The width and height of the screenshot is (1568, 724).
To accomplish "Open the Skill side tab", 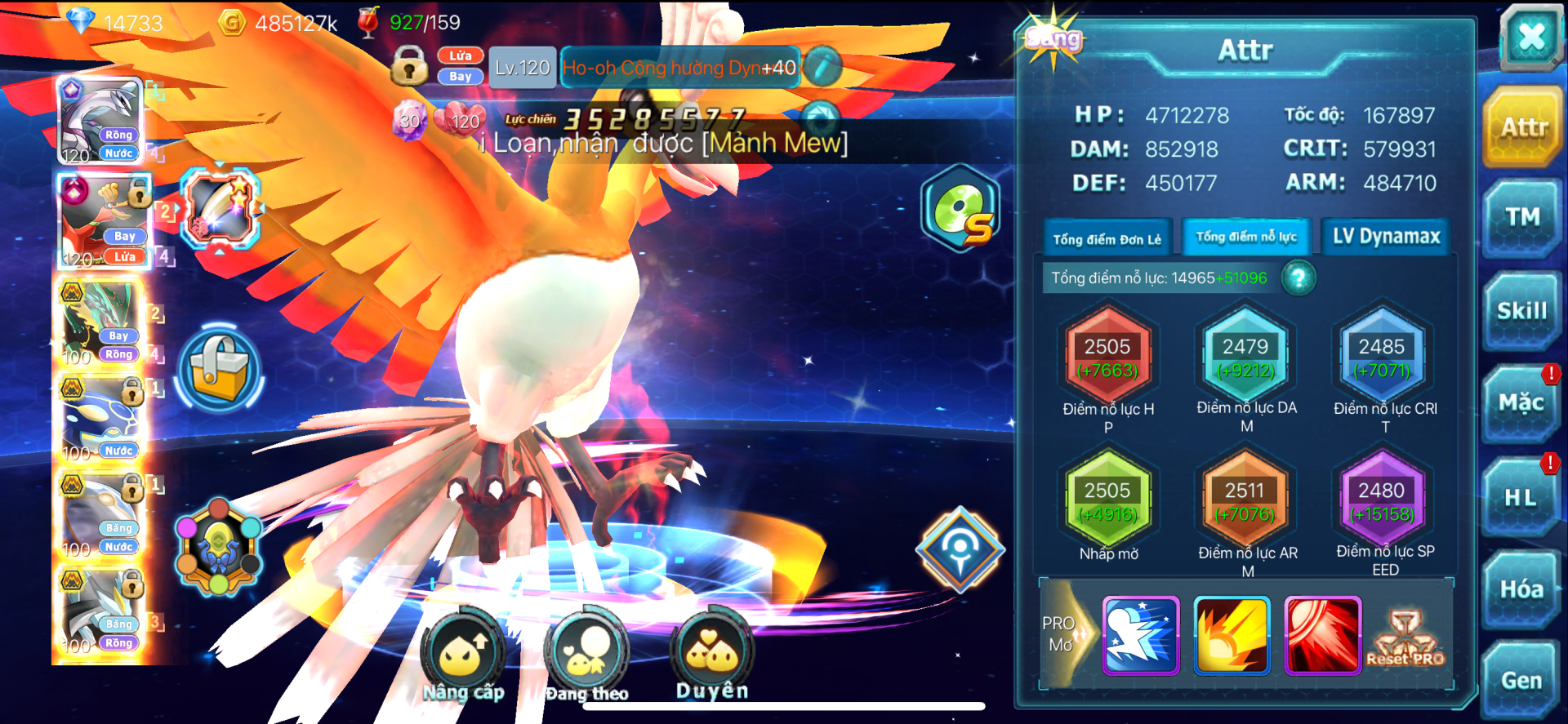I will [1522, 311].
